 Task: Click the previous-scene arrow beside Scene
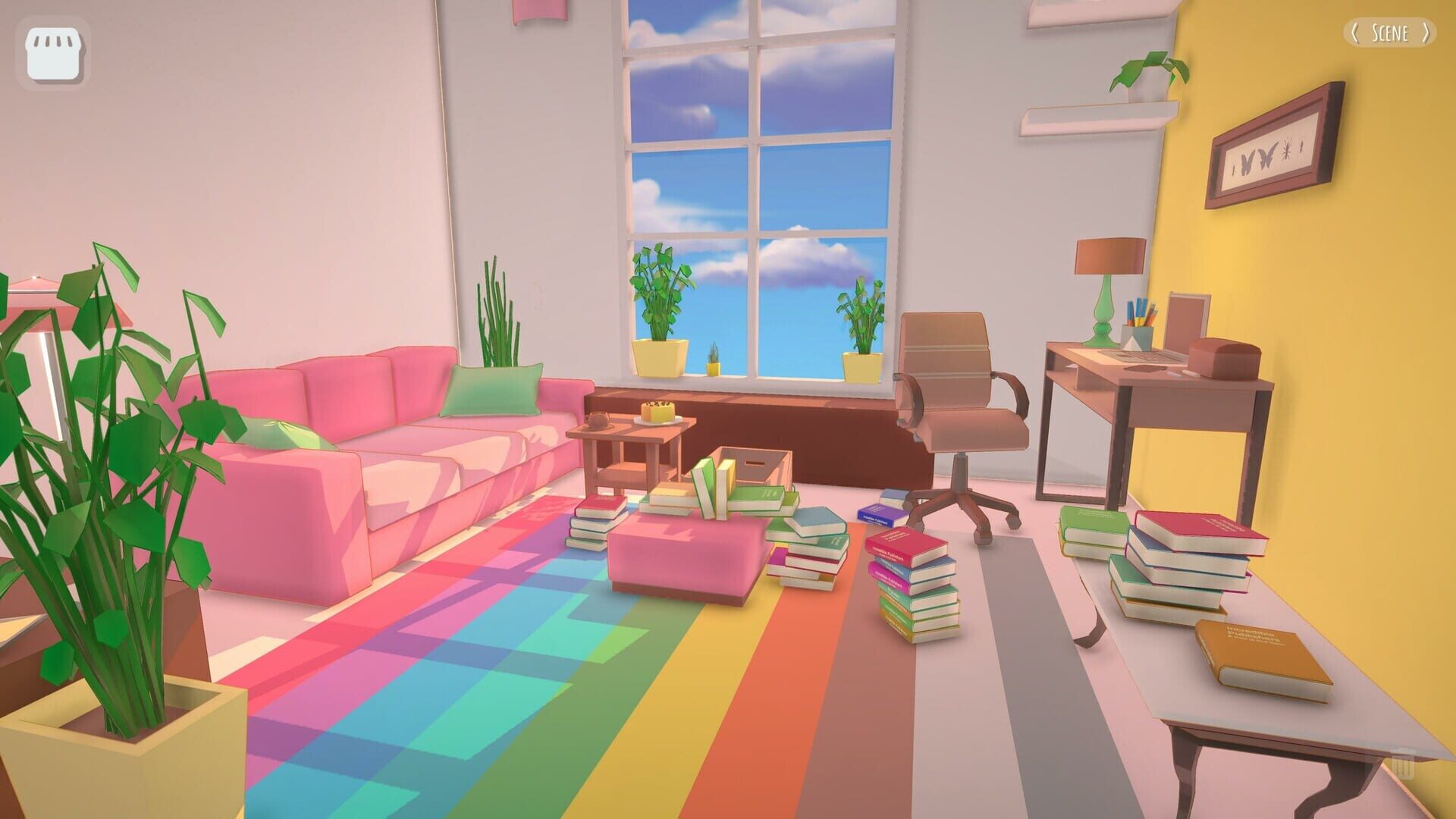click(x=1354, y=33)
